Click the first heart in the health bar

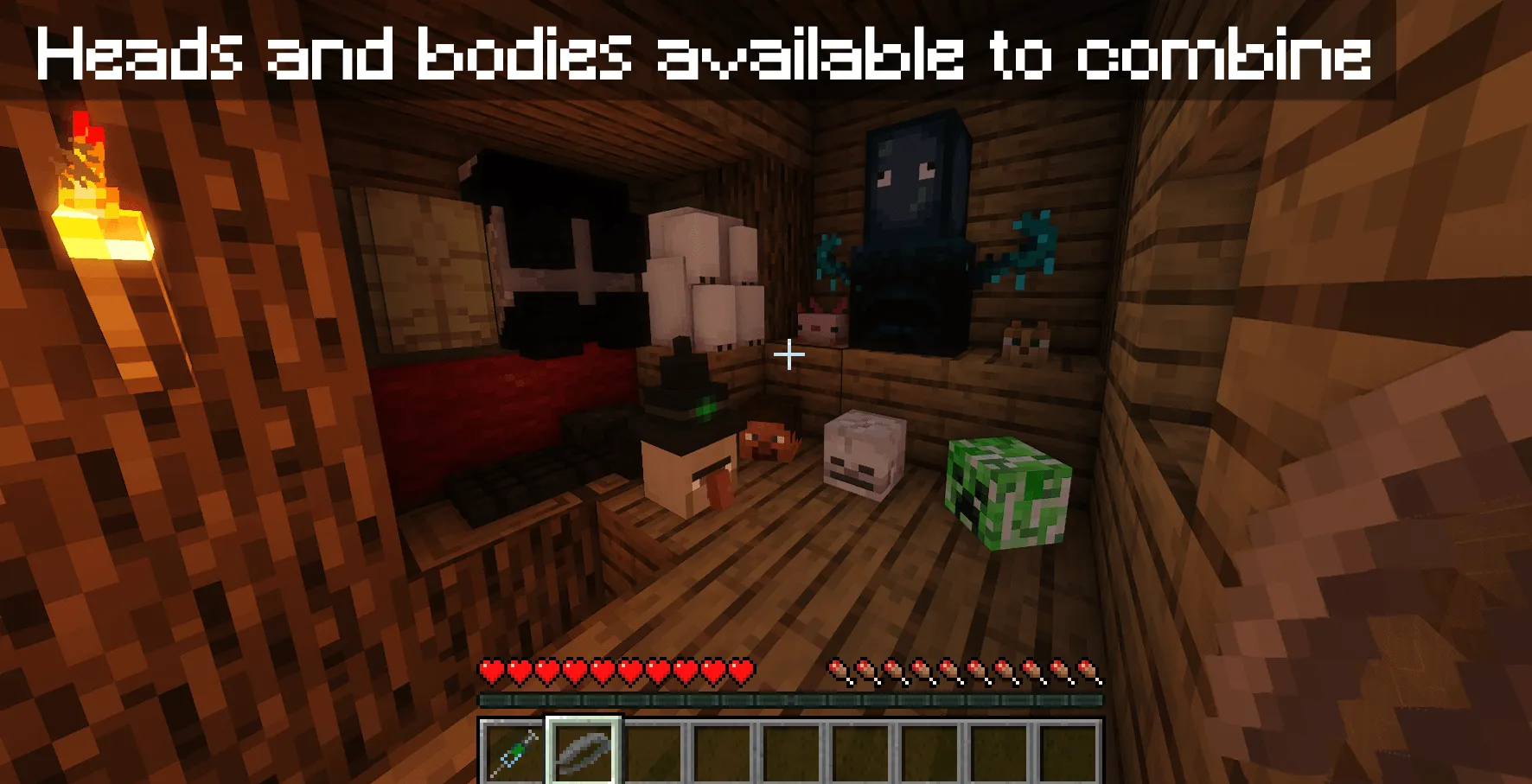[494, 670]
